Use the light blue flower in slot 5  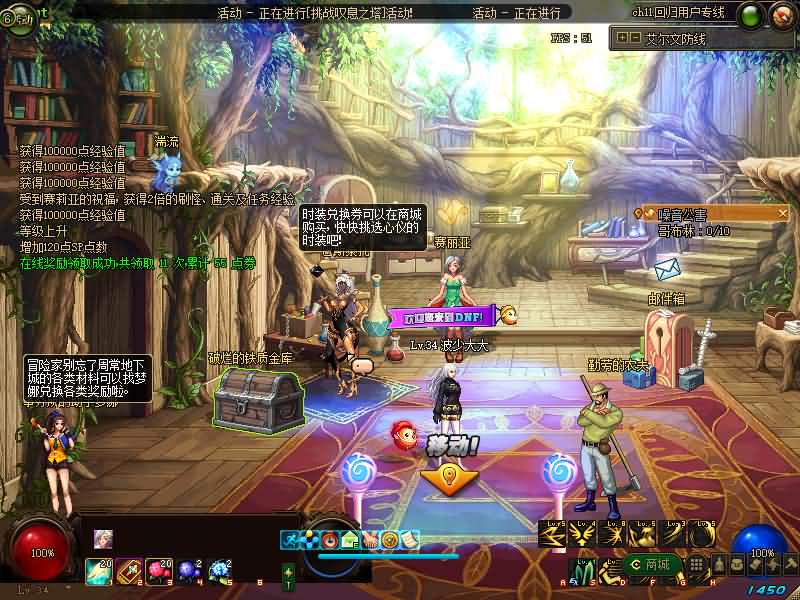pos(218,570)
